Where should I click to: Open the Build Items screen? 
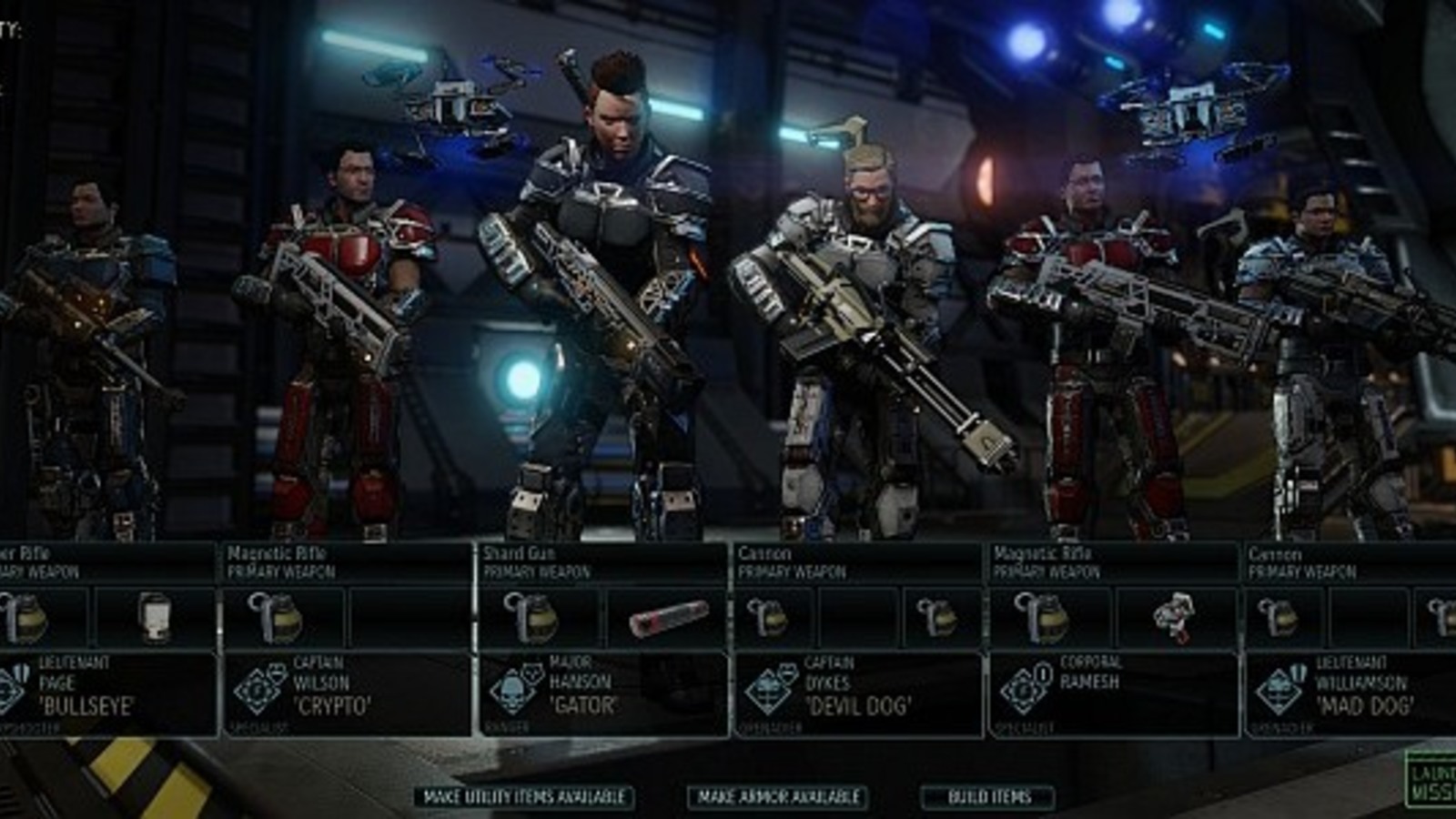coord(989,797)
